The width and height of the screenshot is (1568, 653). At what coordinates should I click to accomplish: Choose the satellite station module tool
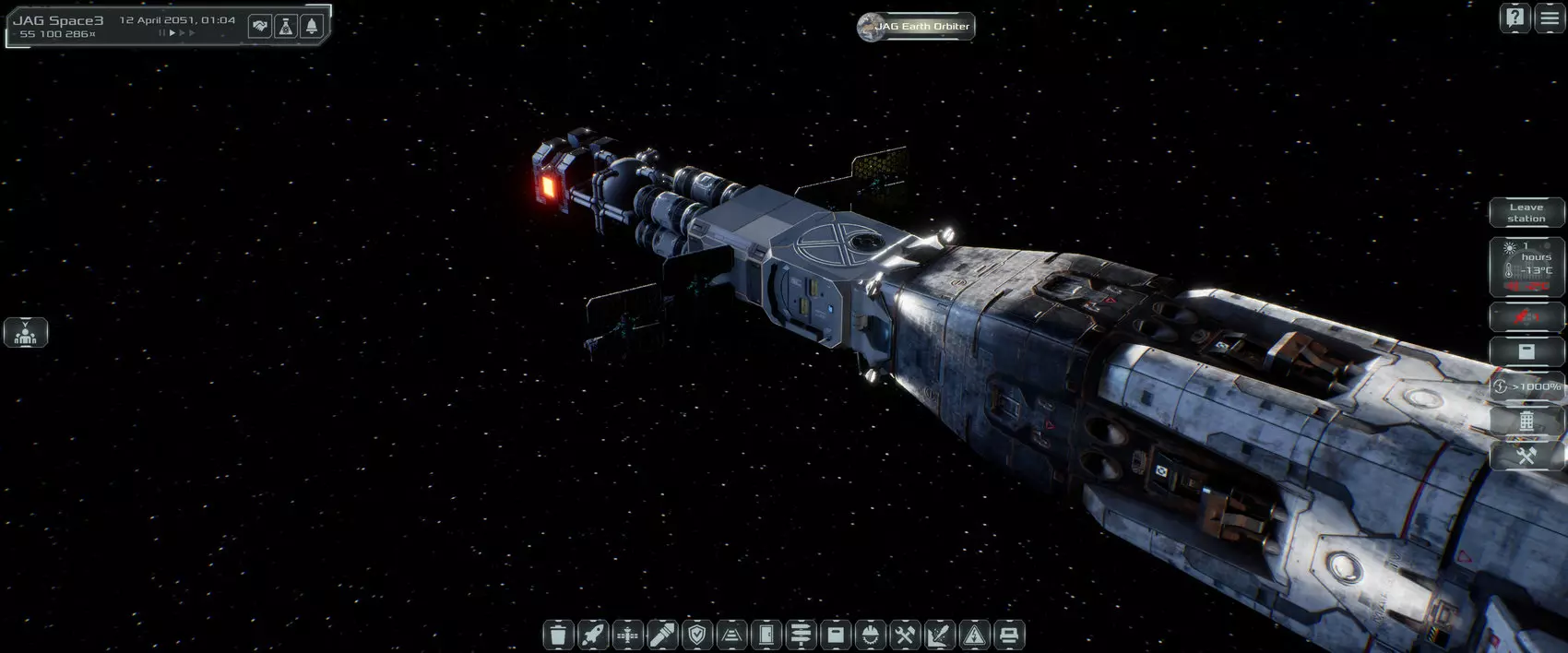(x=627, y=635)
